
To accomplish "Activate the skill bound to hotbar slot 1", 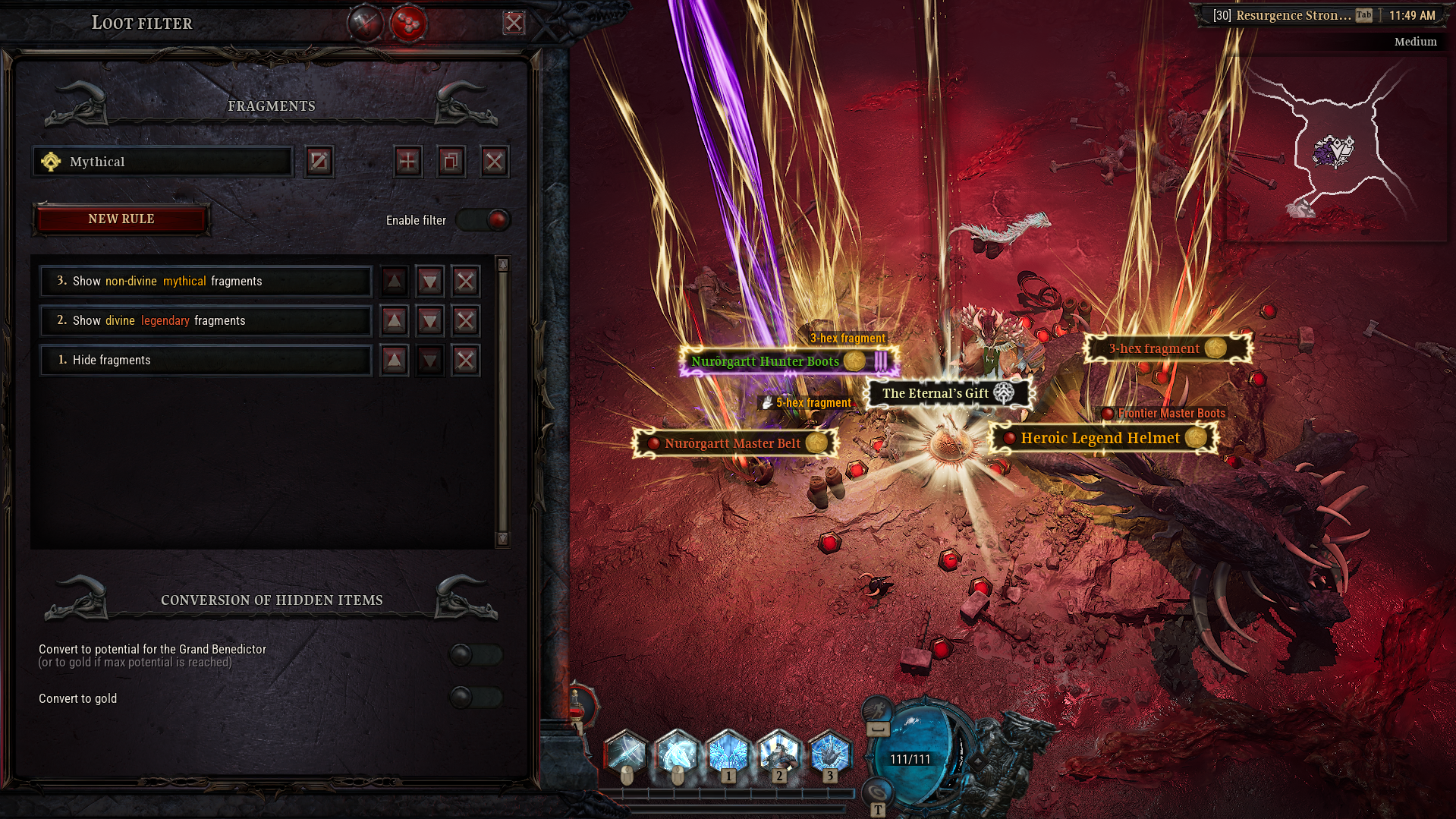I will pyautogui.click(x=727, y=754).
